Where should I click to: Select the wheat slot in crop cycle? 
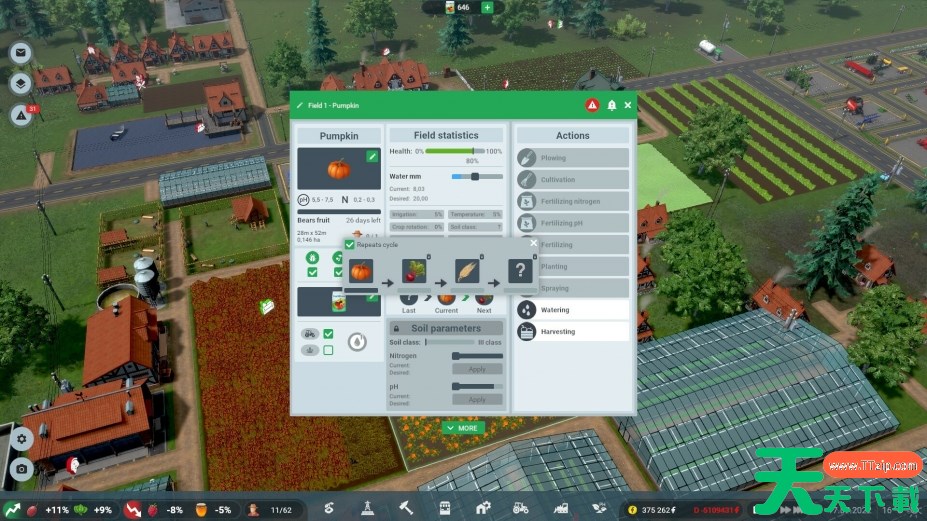[x=467, y=271]
